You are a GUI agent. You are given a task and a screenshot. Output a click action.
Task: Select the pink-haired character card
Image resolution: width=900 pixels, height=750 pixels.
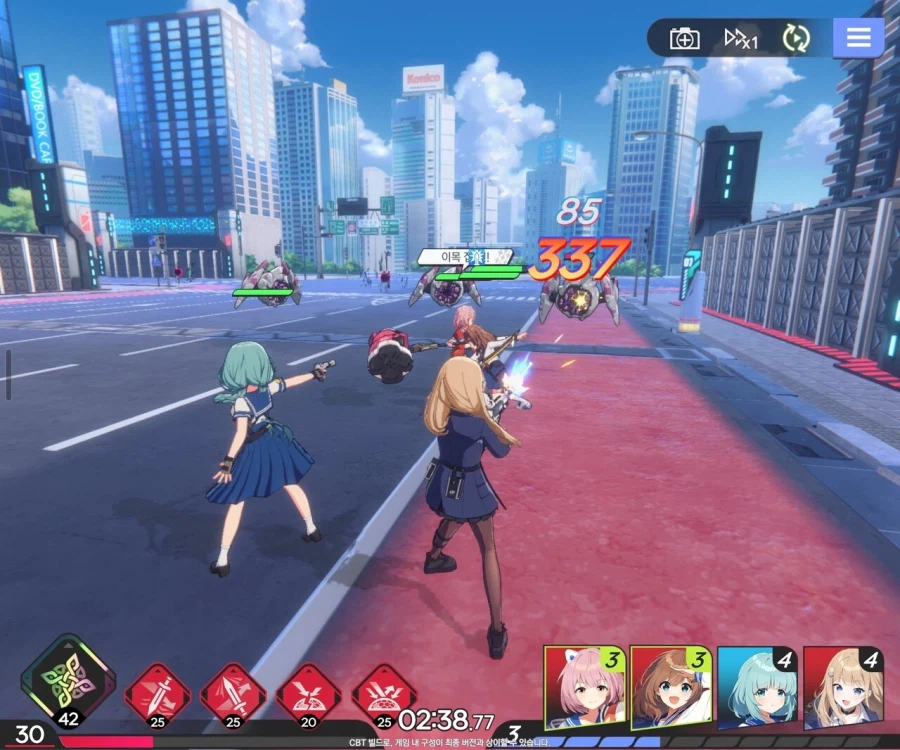tap(585, 688)
